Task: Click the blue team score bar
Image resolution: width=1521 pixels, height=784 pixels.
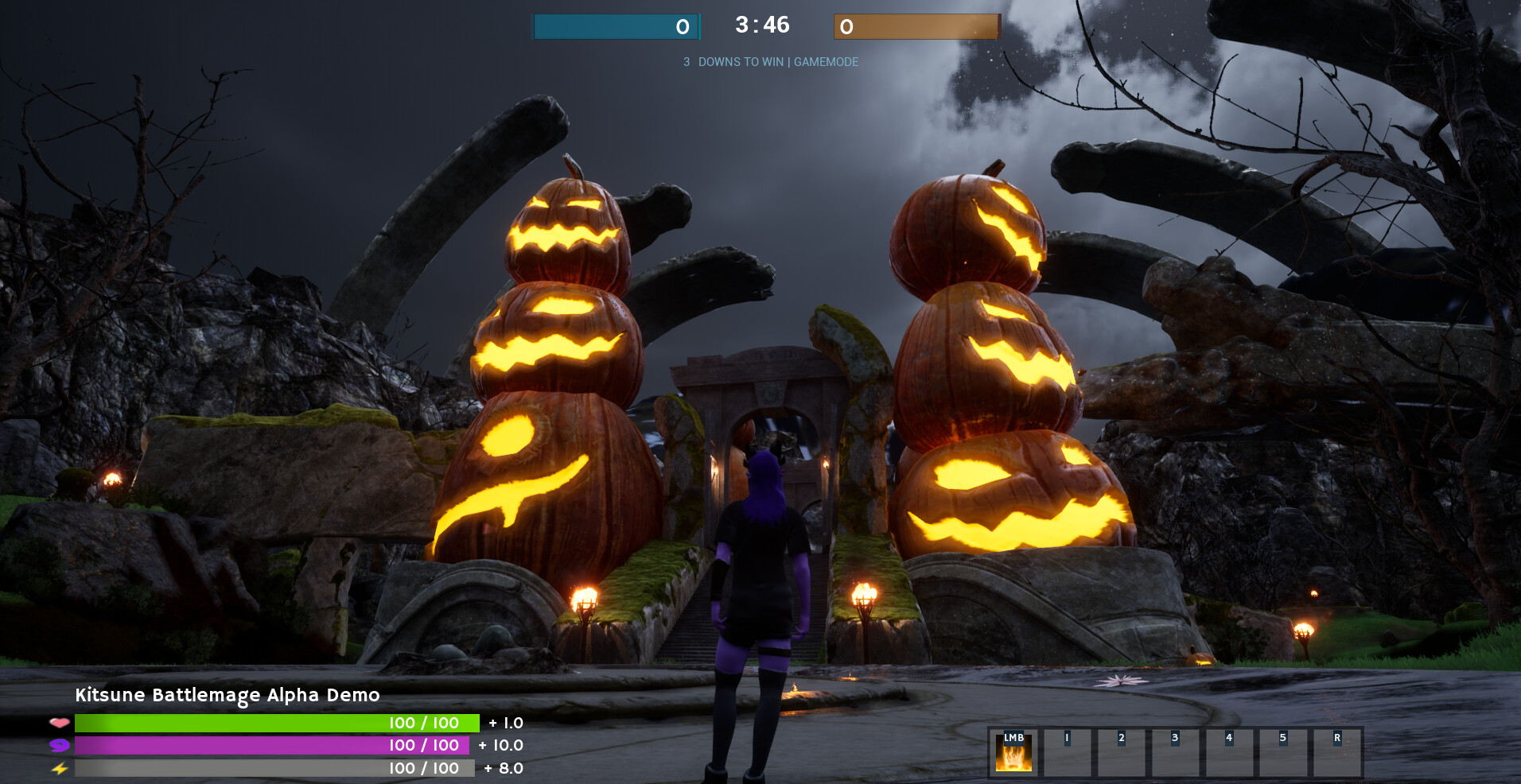Action: pyautogui.click(x=617, y=26)
